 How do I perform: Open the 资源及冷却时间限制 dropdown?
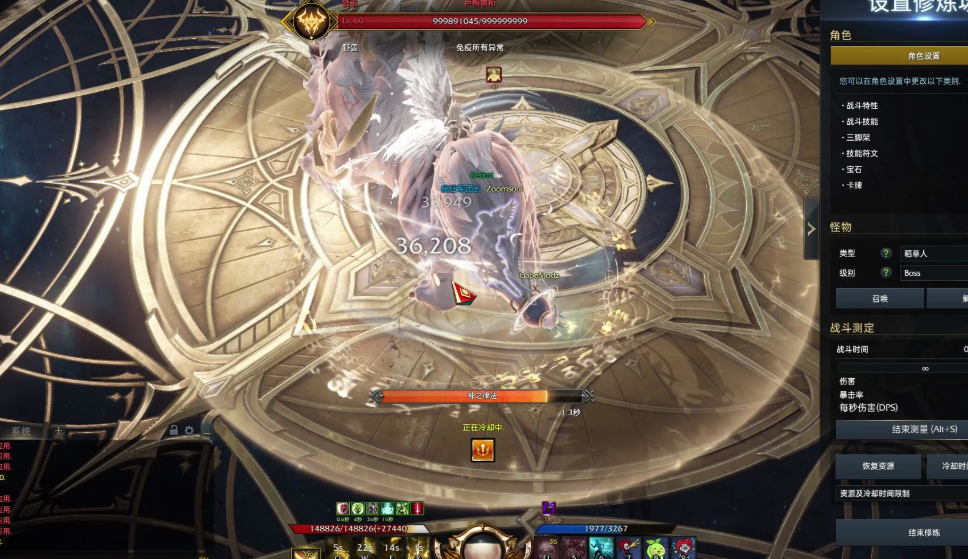click(902, 493)
